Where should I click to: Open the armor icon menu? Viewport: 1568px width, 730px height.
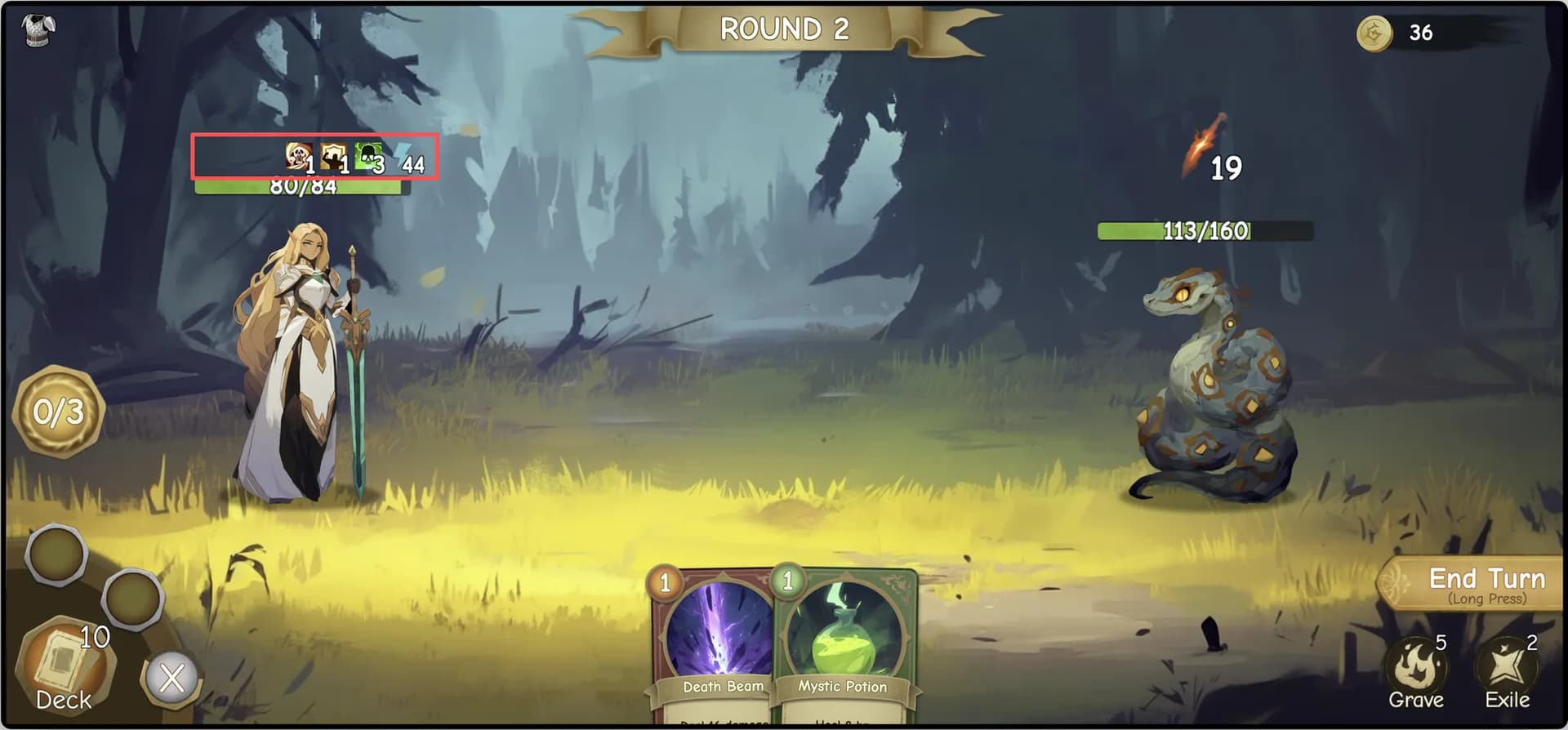[x=36, y=30]
